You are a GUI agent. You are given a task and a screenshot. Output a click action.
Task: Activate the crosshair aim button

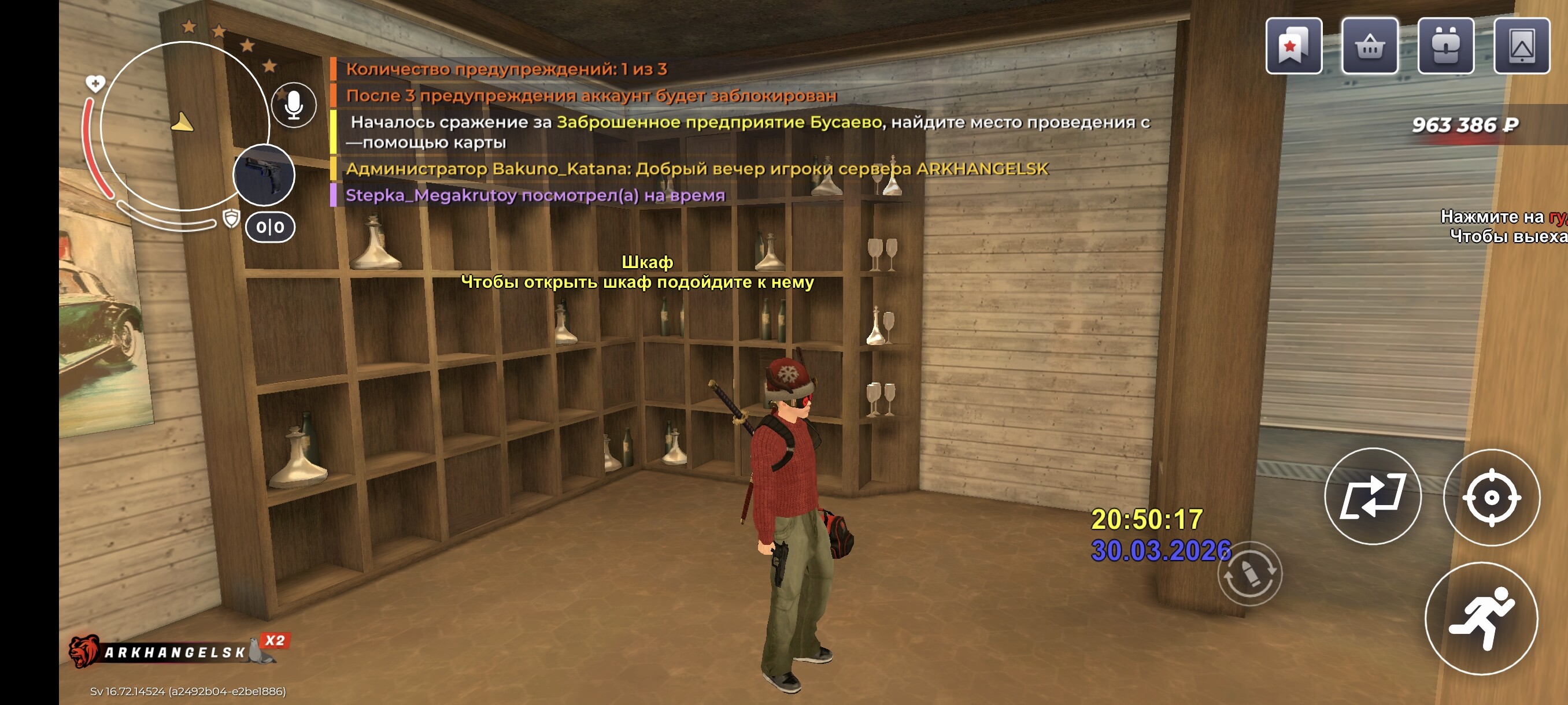click(x=1491, y=497)
